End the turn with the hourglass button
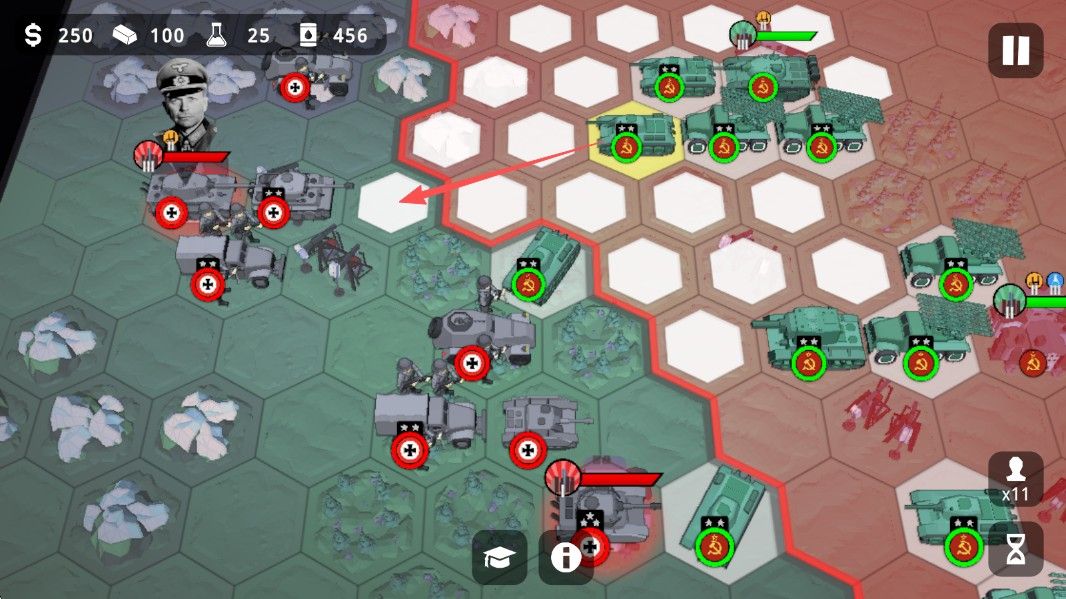This screenshot has width=1066, height=599. 1016,549
